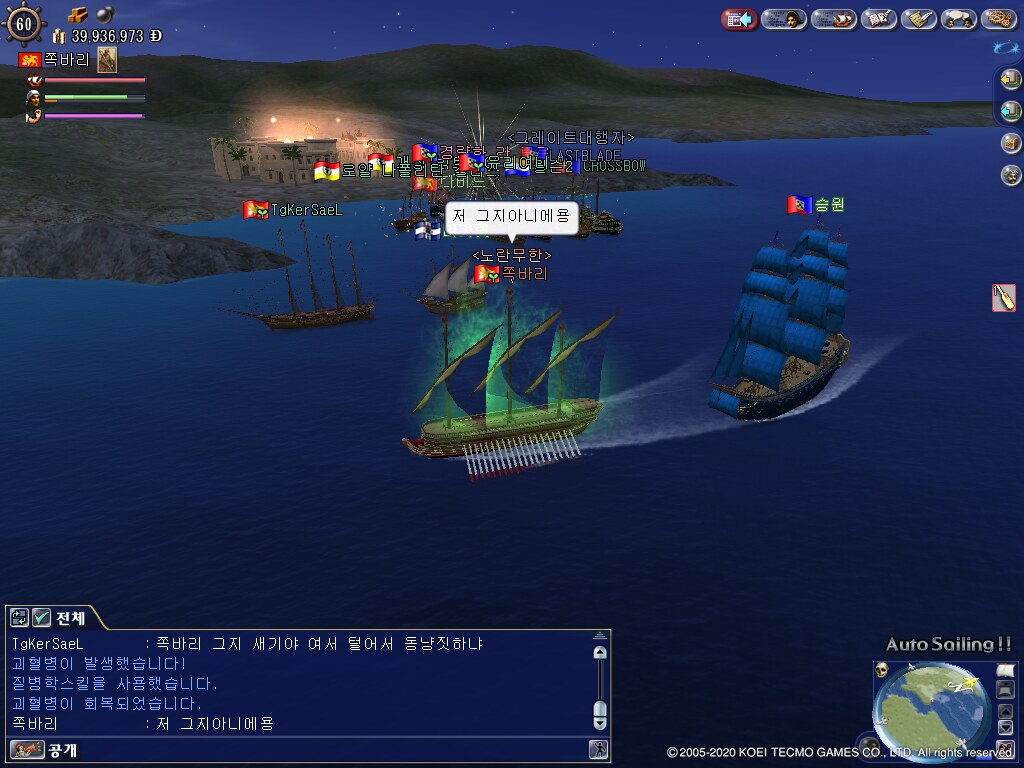This screenshot has width=1024, height=768.
Task: Open the treasure chest item button
Action: coord(1011,143)
